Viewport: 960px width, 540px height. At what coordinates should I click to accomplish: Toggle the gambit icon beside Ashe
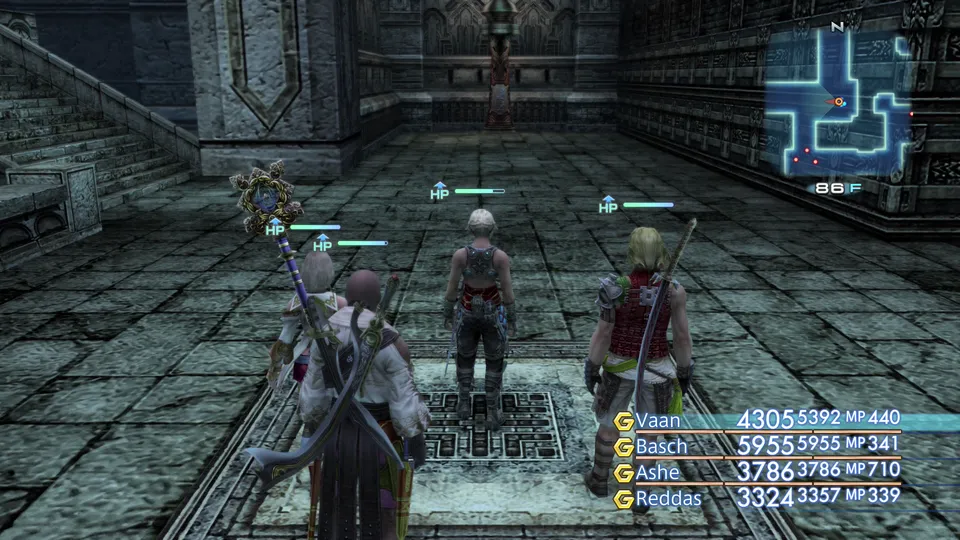[624, 471]
